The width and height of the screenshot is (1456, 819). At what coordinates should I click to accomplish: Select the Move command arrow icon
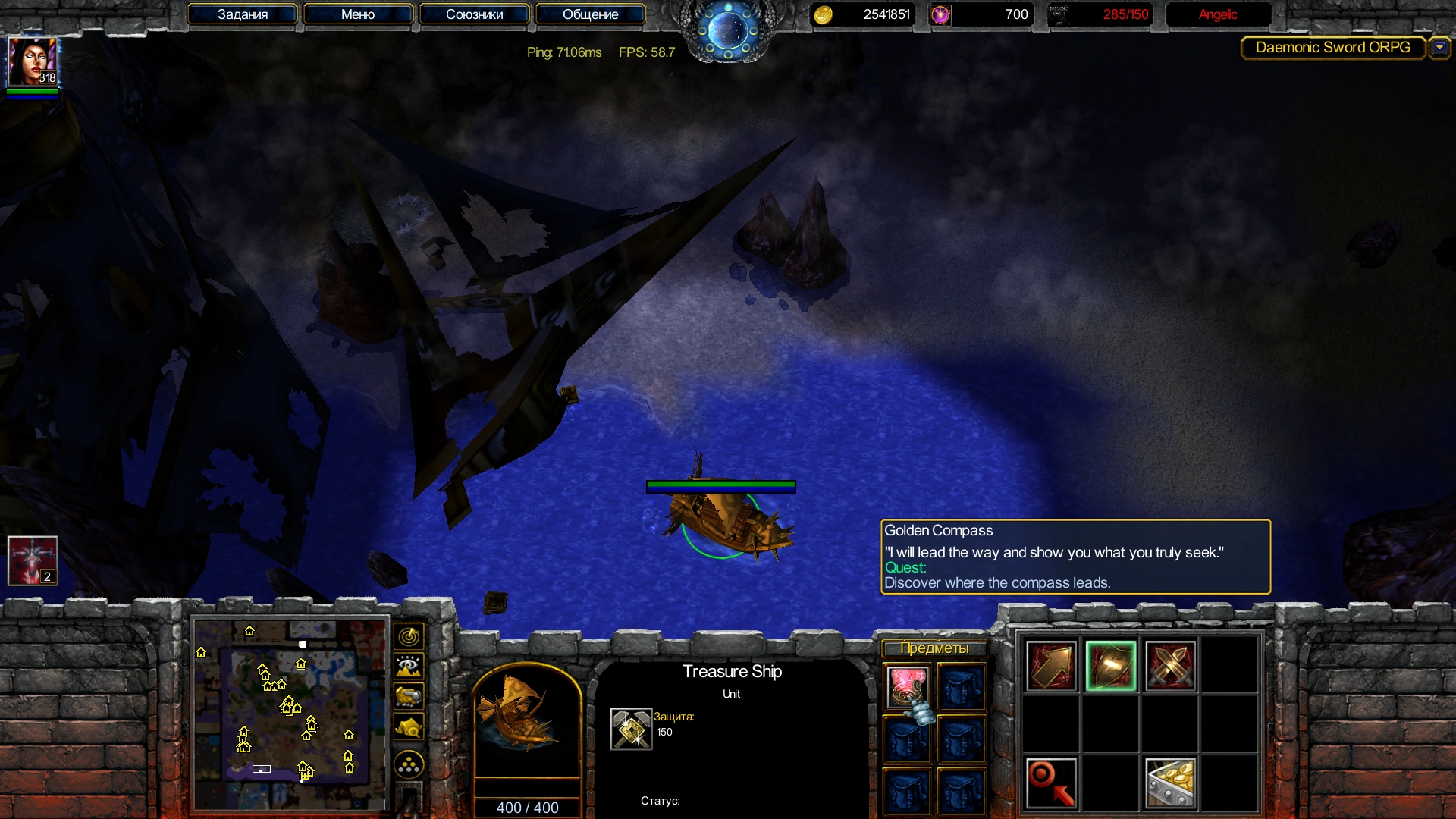[x=1052, y=666]
